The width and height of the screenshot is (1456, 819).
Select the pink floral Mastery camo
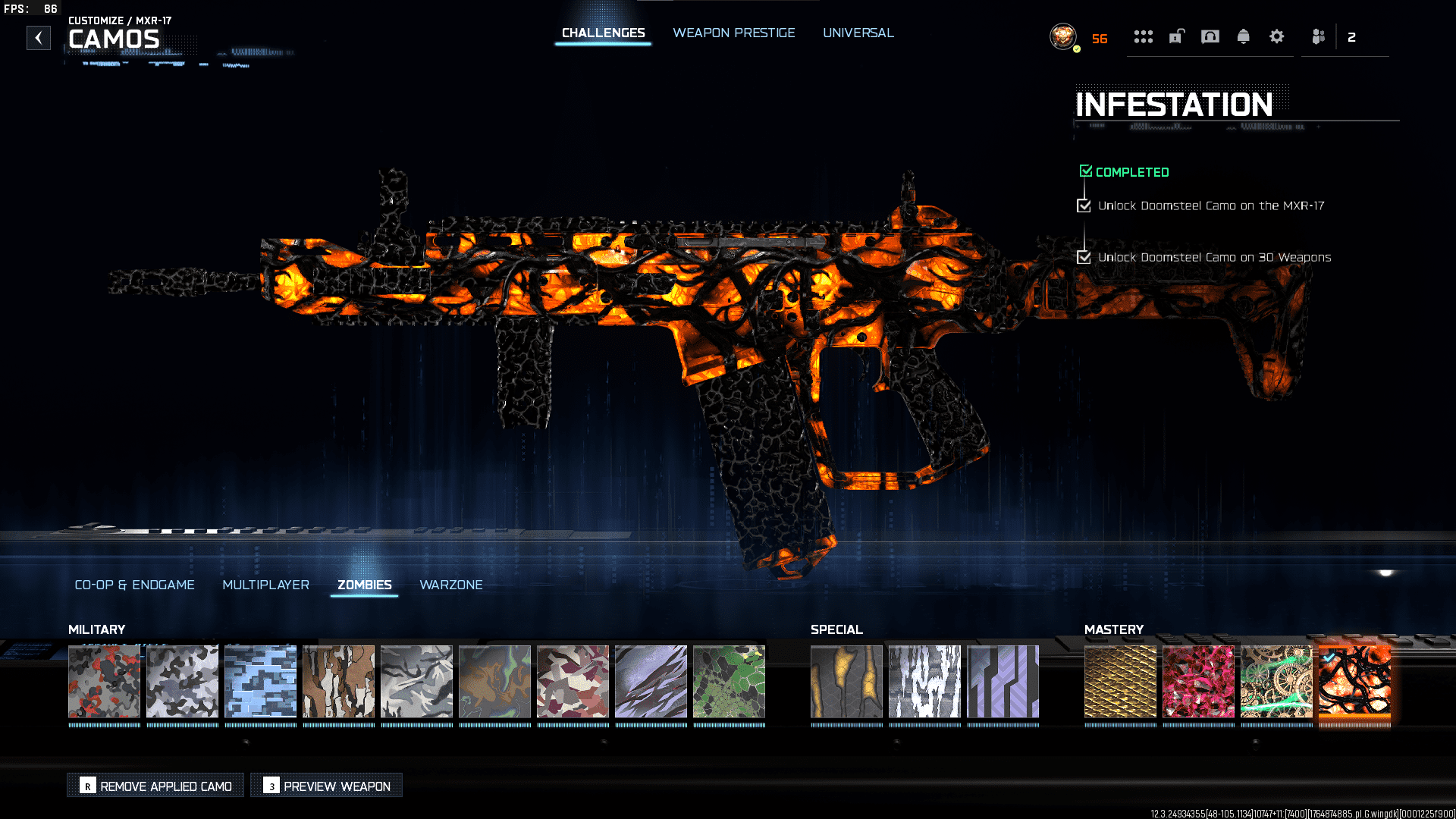1198,682
